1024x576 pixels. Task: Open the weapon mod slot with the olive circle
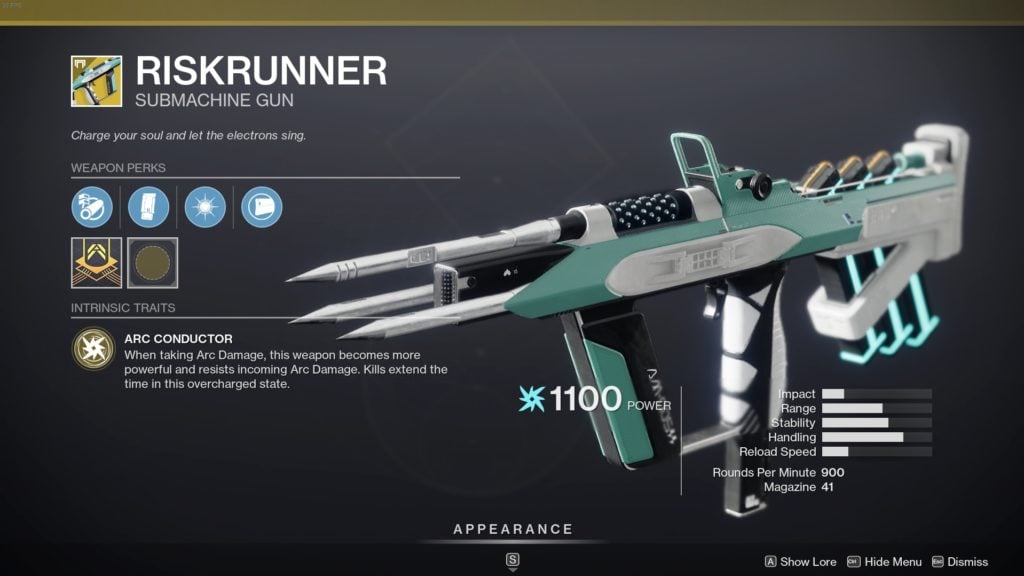coord(153,262)
